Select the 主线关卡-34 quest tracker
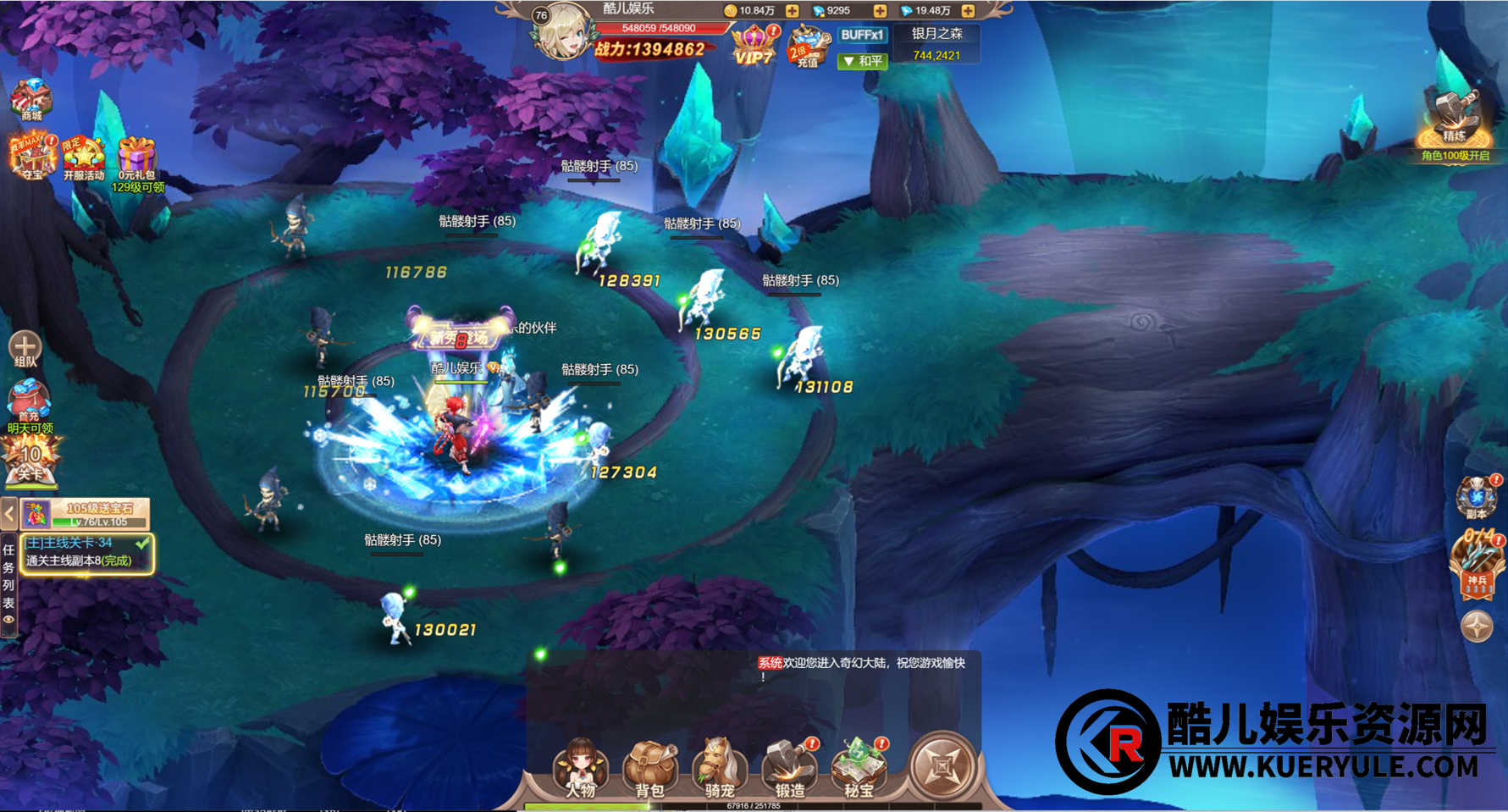This screenshot has width=1508, height=812. tap(86, 552)
